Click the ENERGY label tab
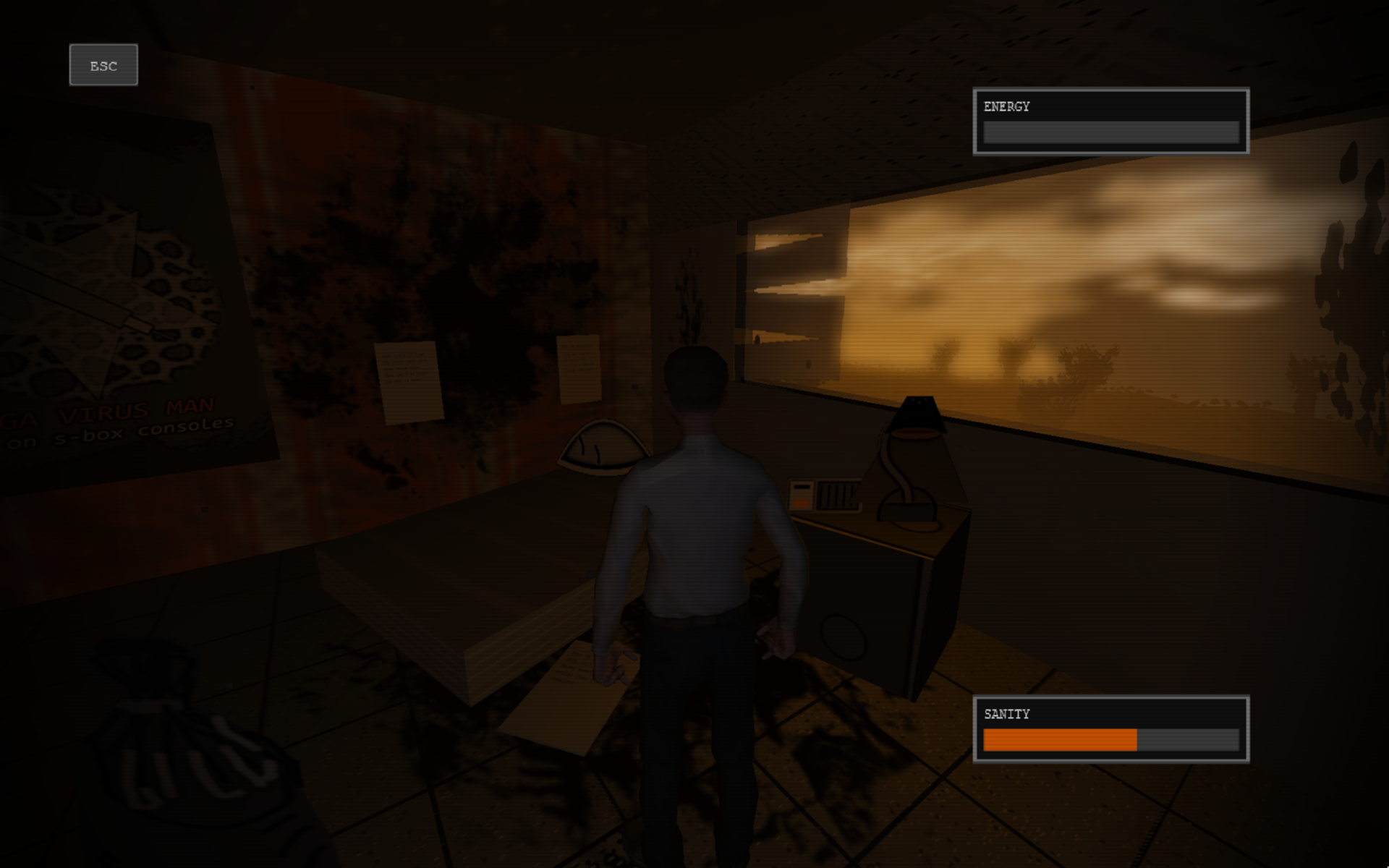This screenshot has width=1389, height=868. pos(1007,106)
